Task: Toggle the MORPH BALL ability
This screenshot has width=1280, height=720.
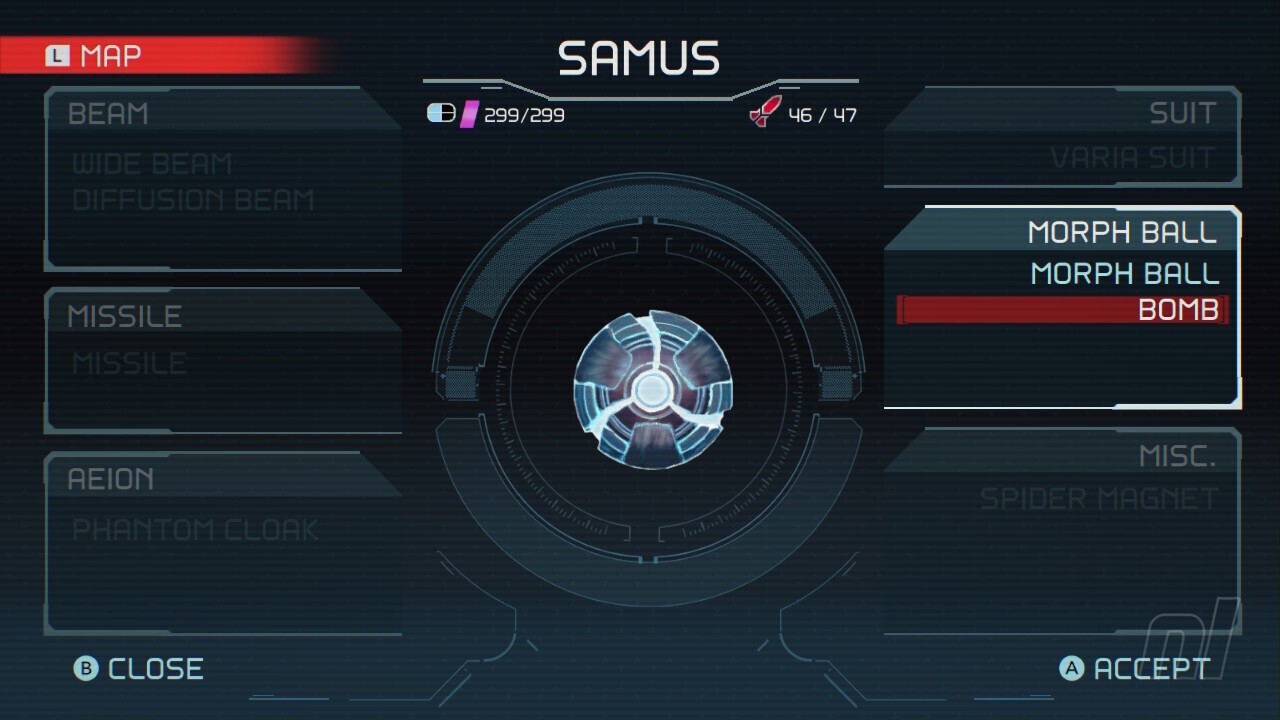Action: pos(1123,272)
